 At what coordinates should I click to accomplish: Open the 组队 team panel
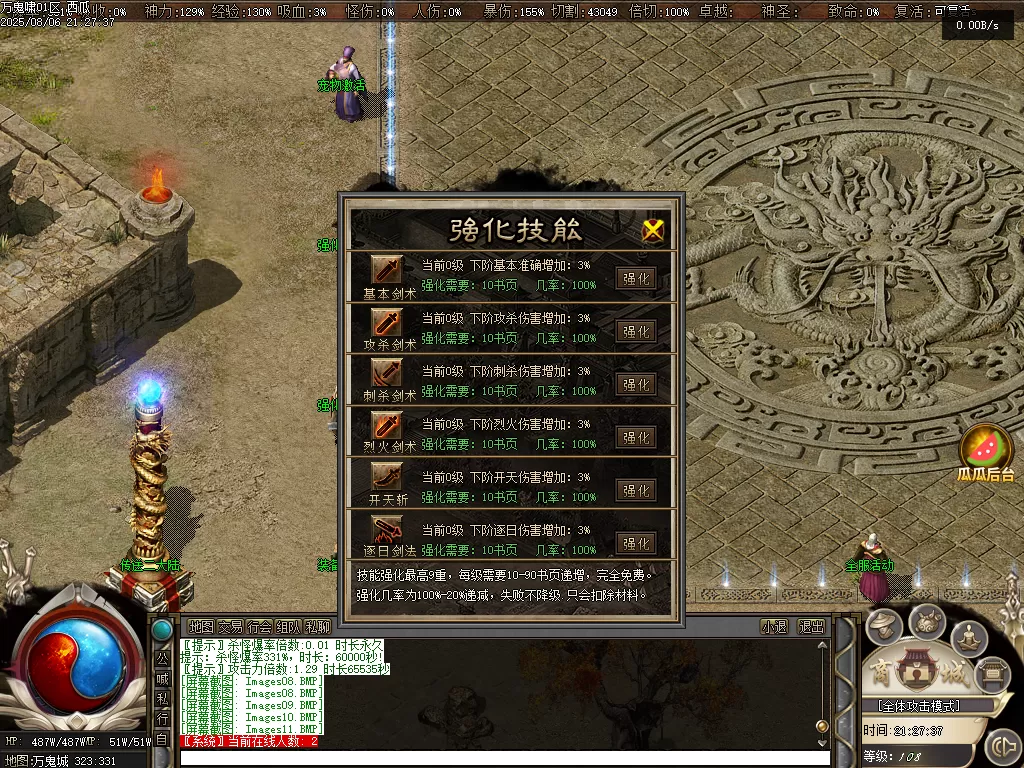coord(289,627)
